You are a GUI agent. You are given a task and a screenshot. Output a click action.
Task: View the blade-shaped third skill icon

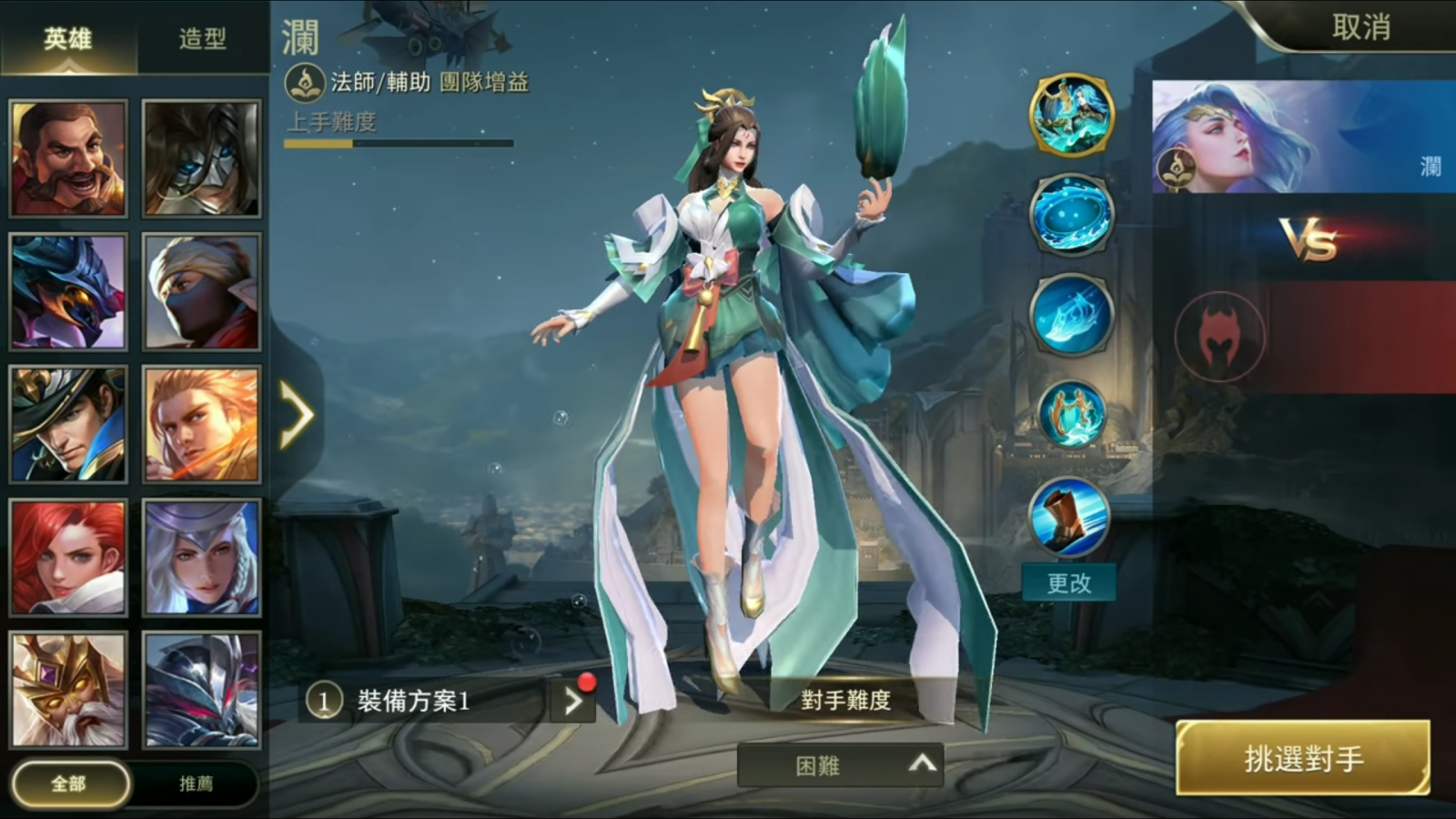click(x=1072, y=316)
